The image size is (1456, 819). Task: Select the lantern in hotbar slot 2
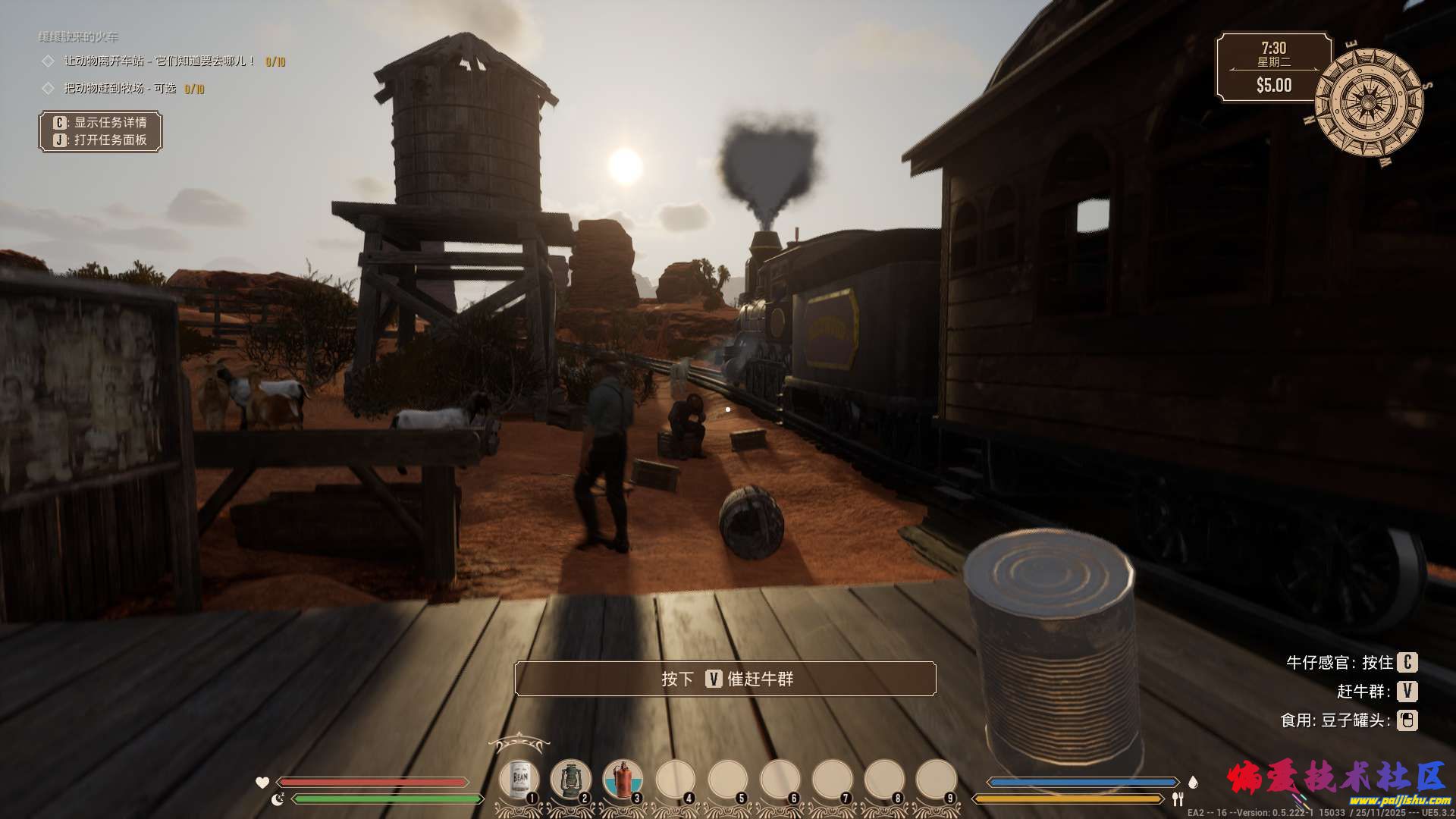570,780
